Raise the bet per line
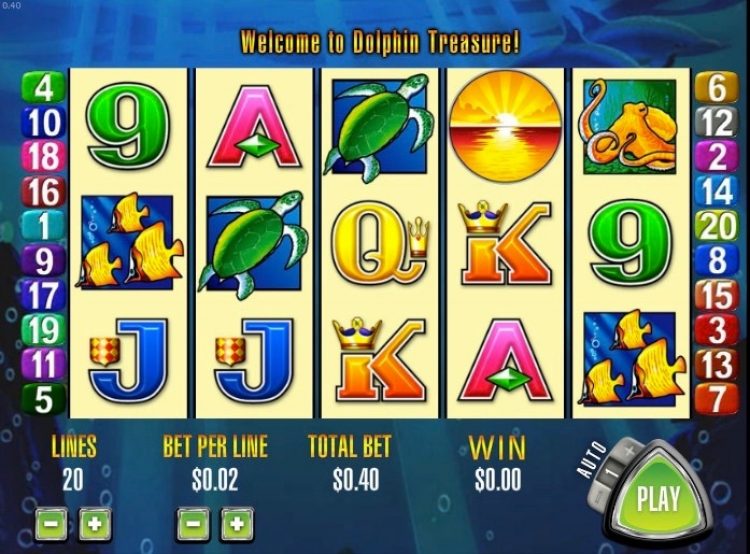The image size is (750, 554). [237, 523]
